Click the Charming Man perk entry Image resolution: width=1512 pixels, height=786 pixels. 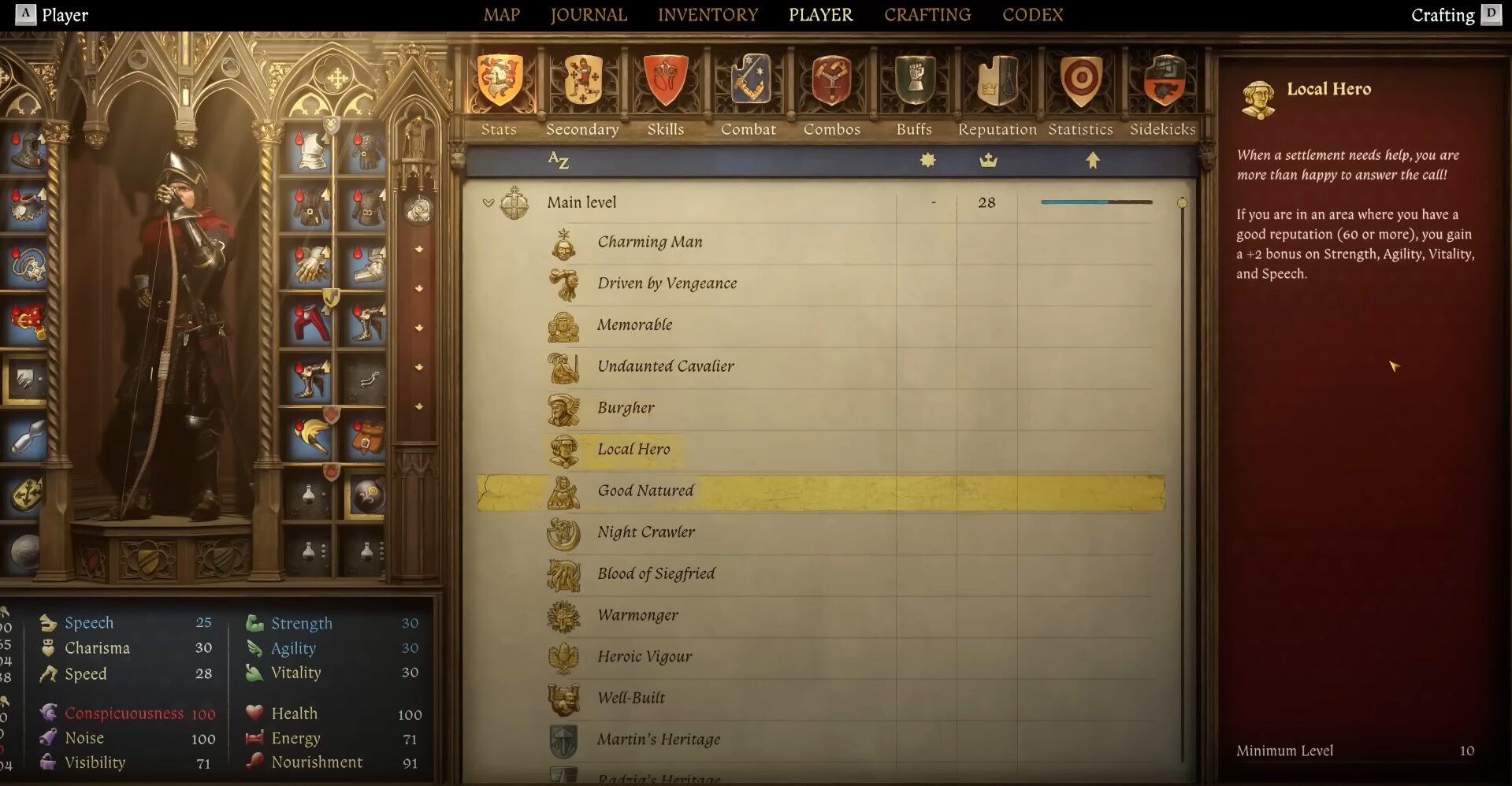point(649,242)
